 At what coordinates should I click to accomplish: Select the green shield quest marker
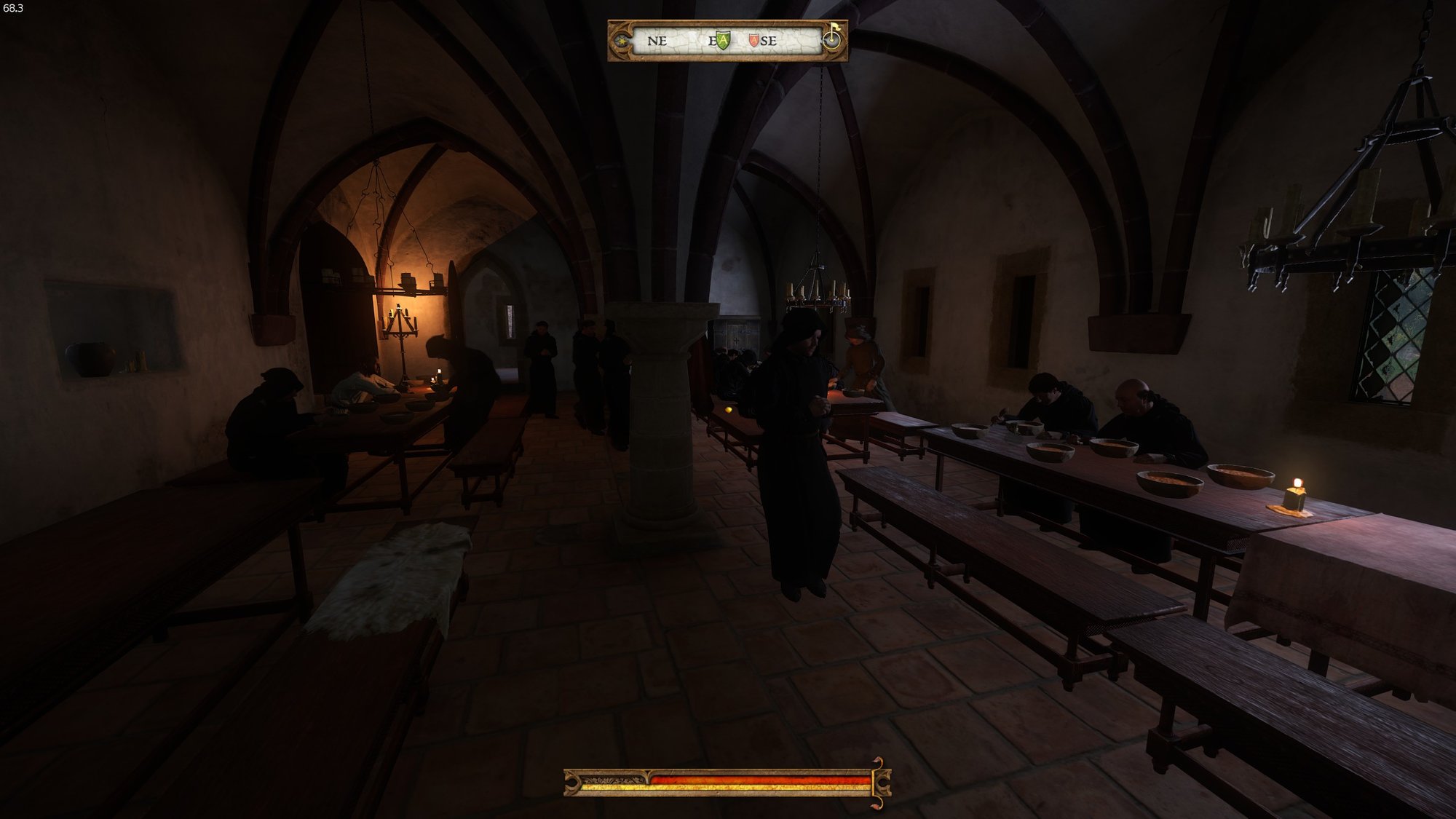[721, 41]
